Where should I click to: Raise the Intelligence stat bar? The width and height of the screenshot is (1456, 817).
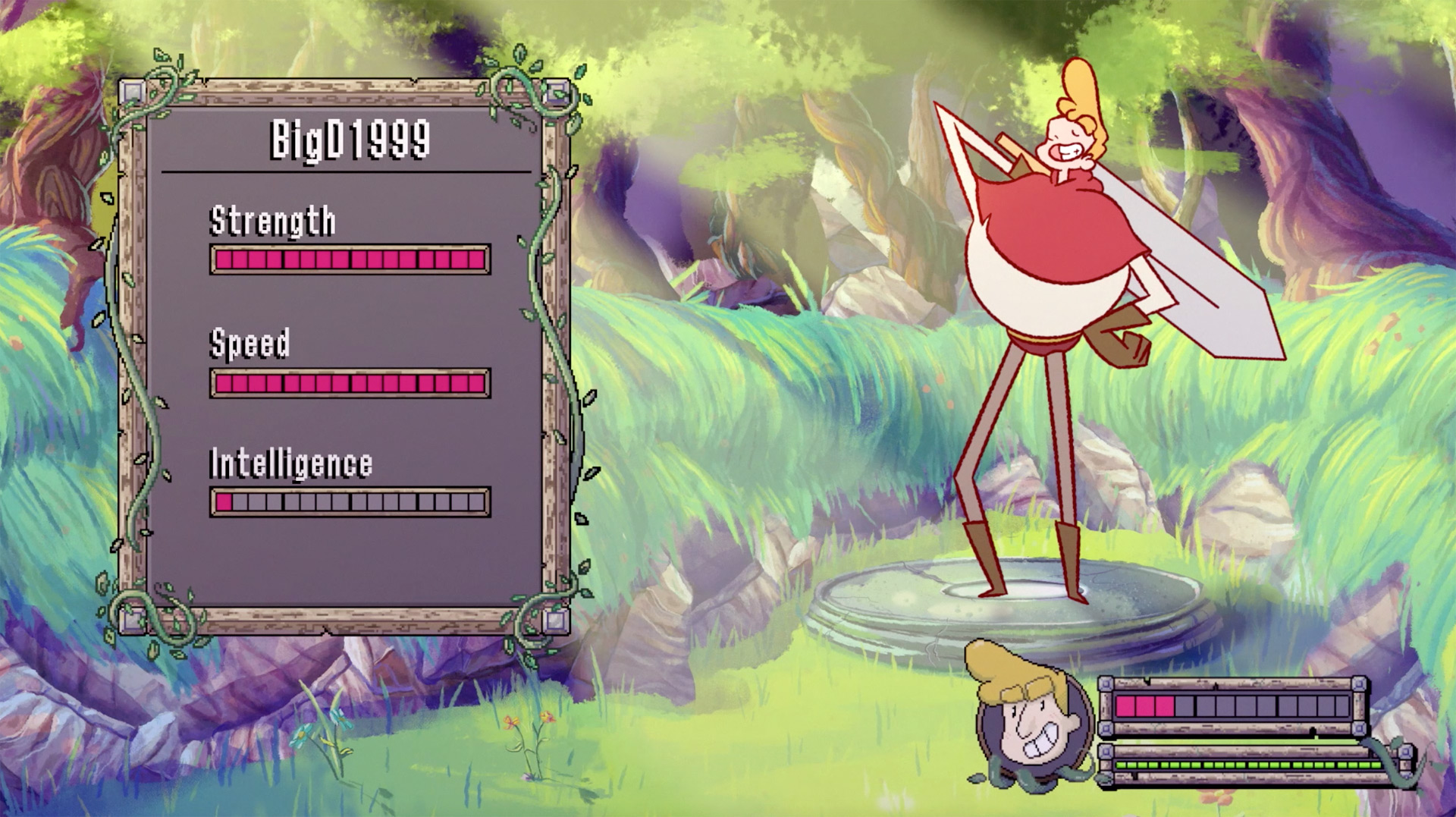(x=350, y=502)
